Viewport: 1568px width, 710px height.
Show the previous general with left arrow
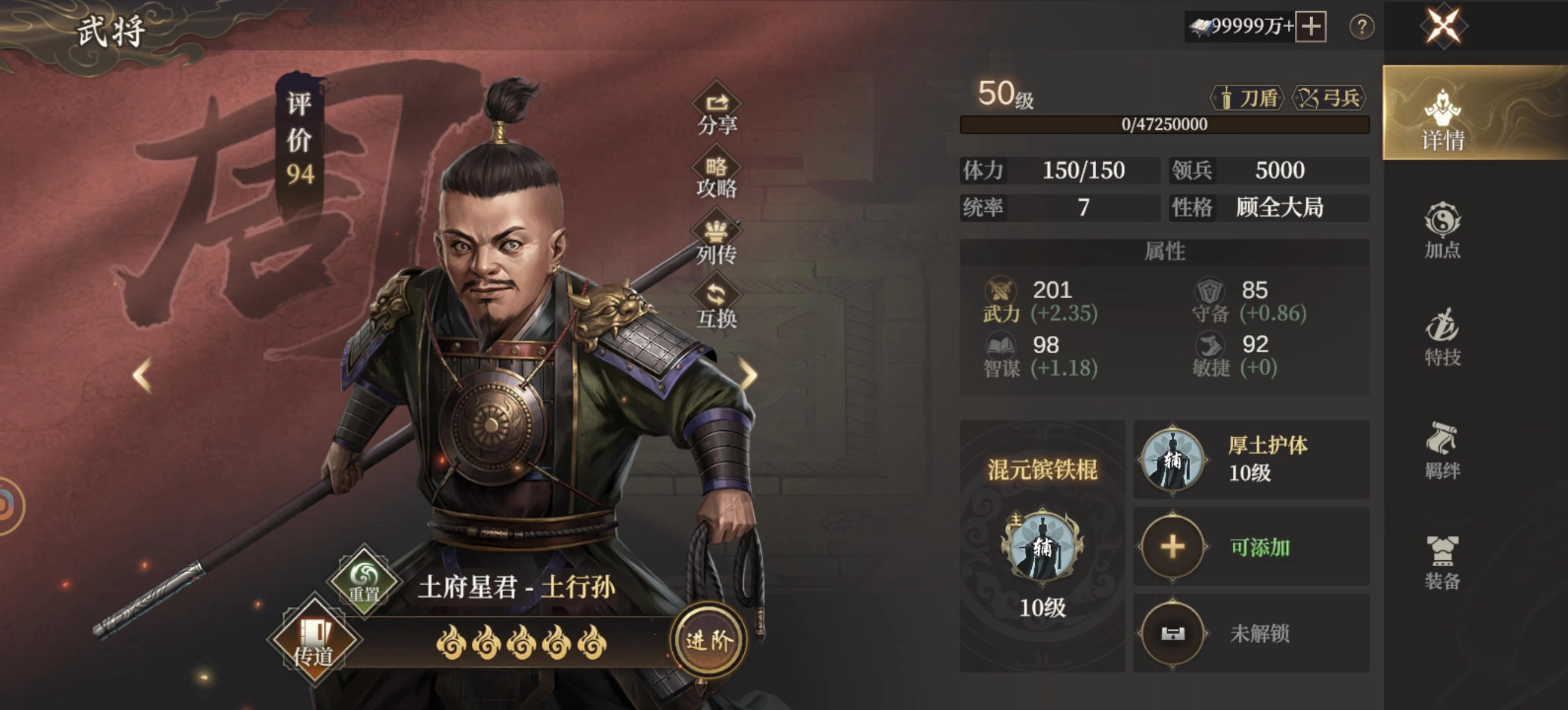coord(142,375)
